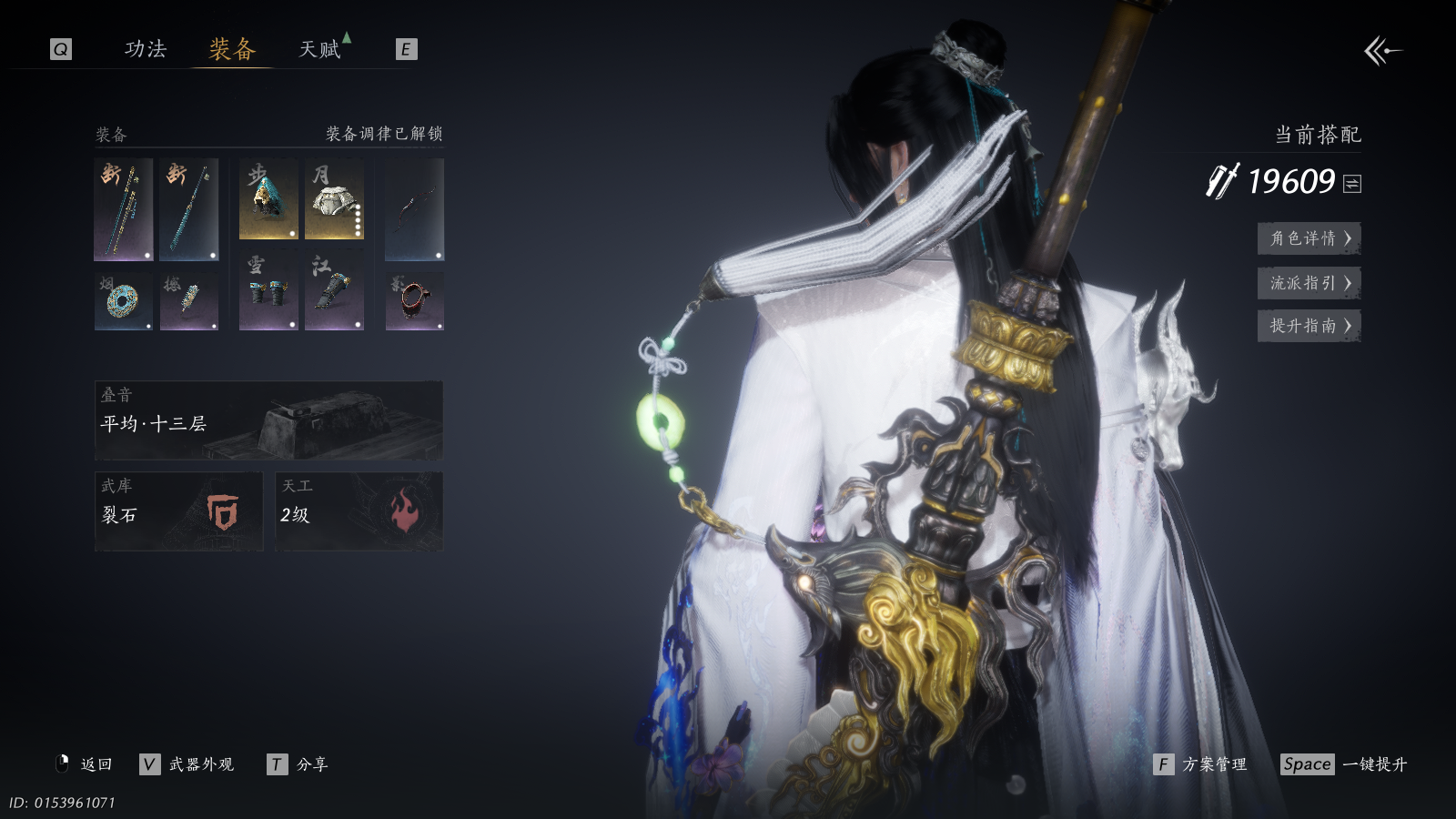Select the 装备 tab
Screen dimensions: 1456x819
point(232,49)
